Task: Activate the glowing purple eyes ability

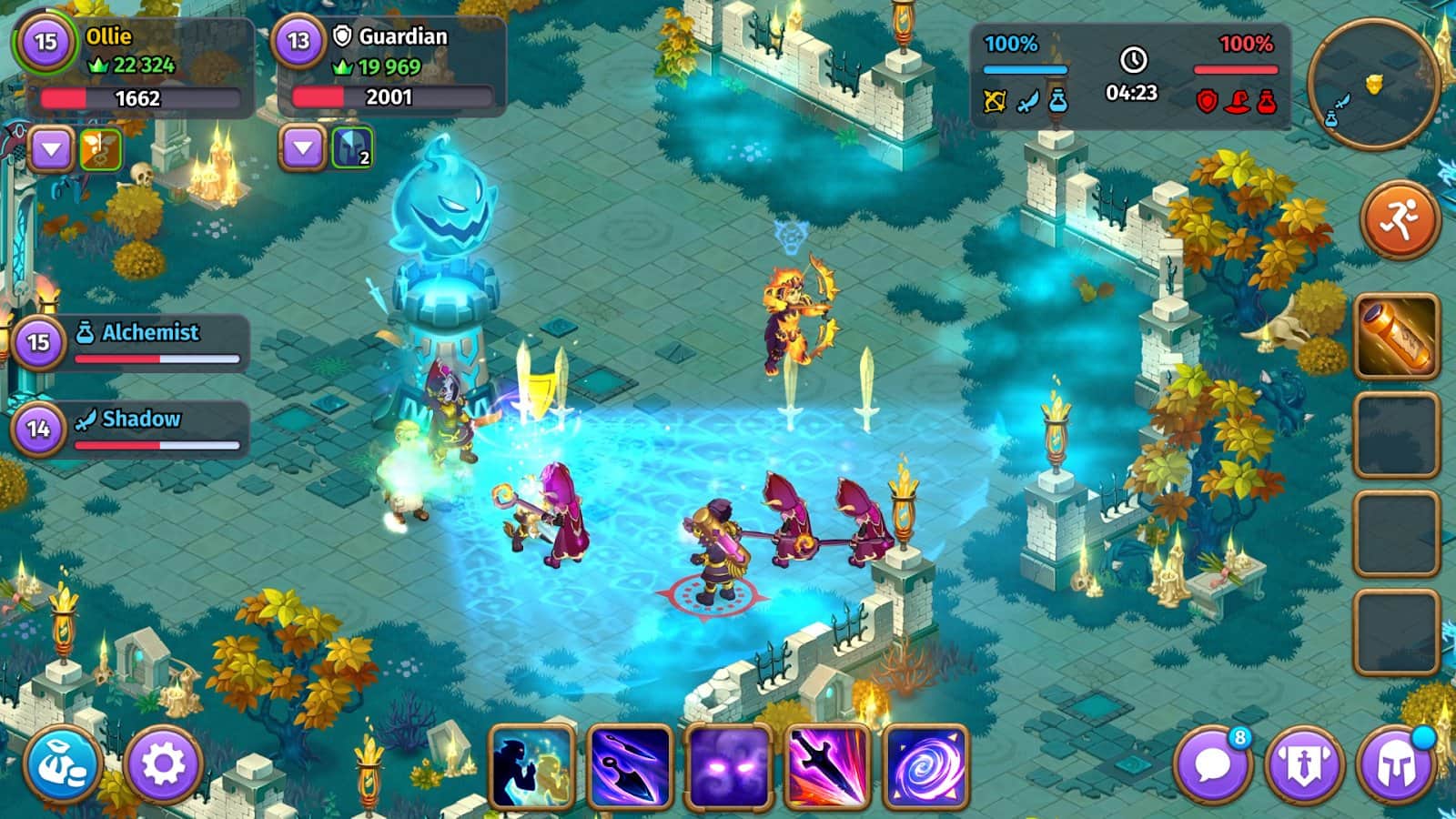Action: click(x=729, y=766)
